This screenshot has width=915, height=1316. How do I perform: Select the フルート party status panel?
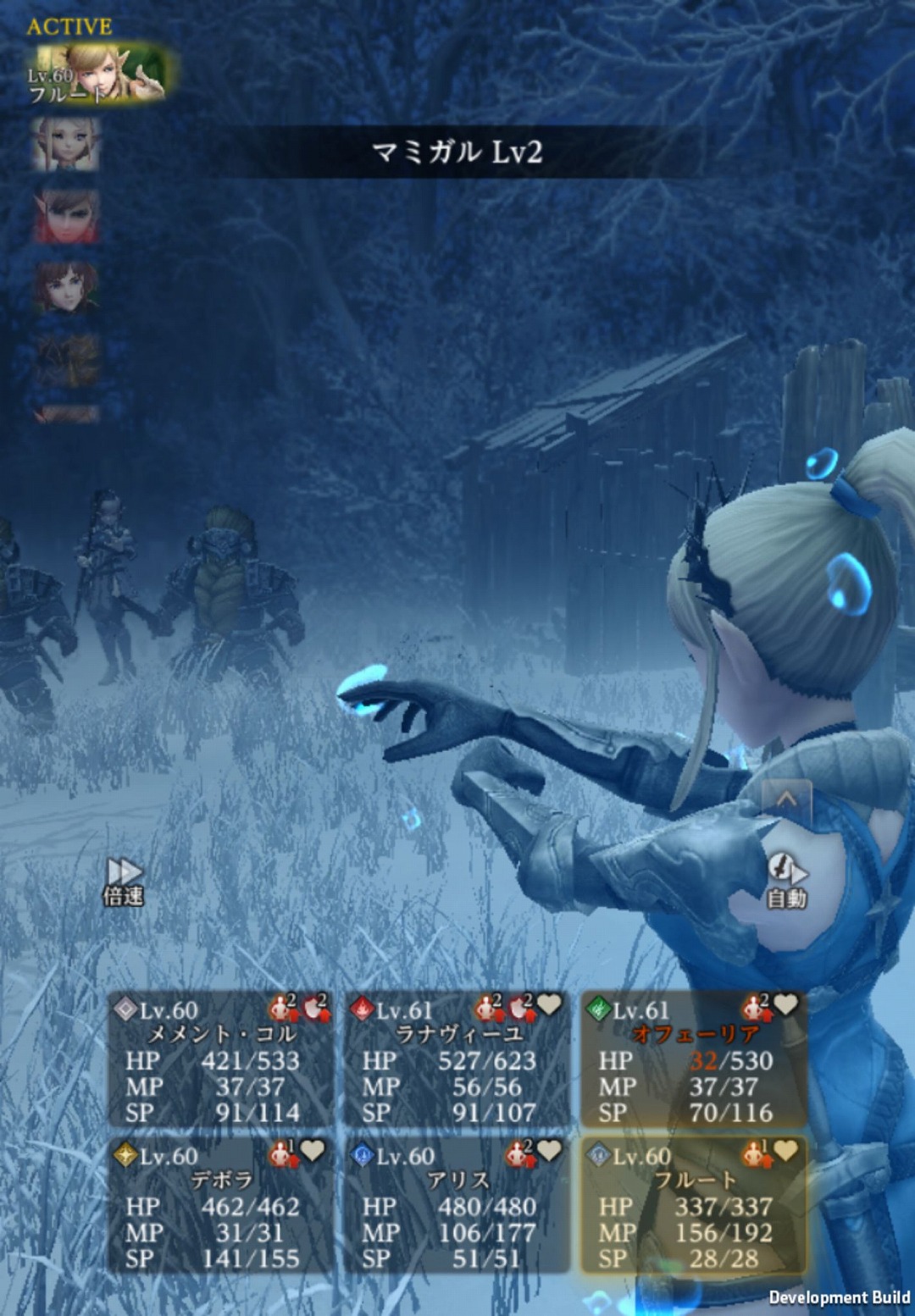(693, 1206)
